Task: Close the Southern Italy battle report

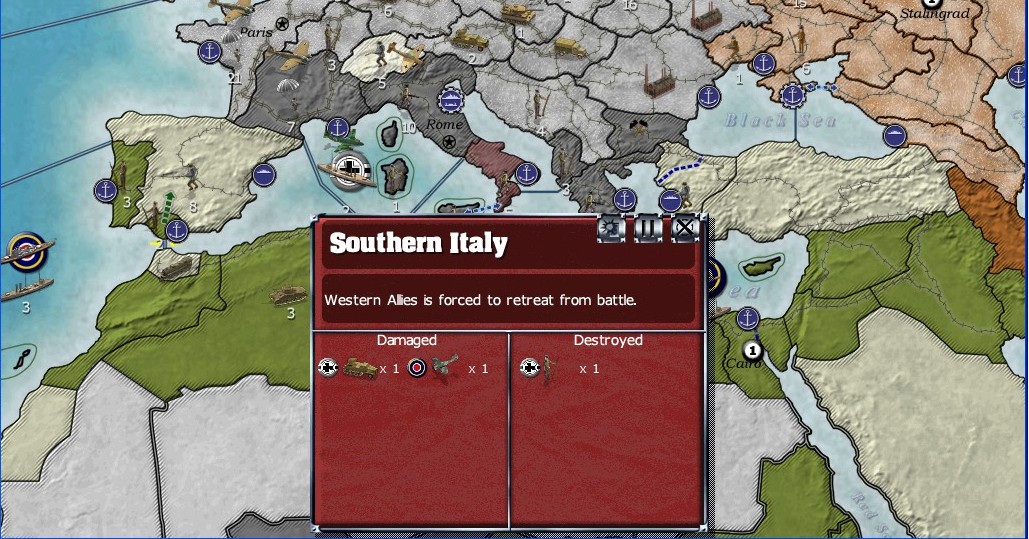Action: [685, 229]
